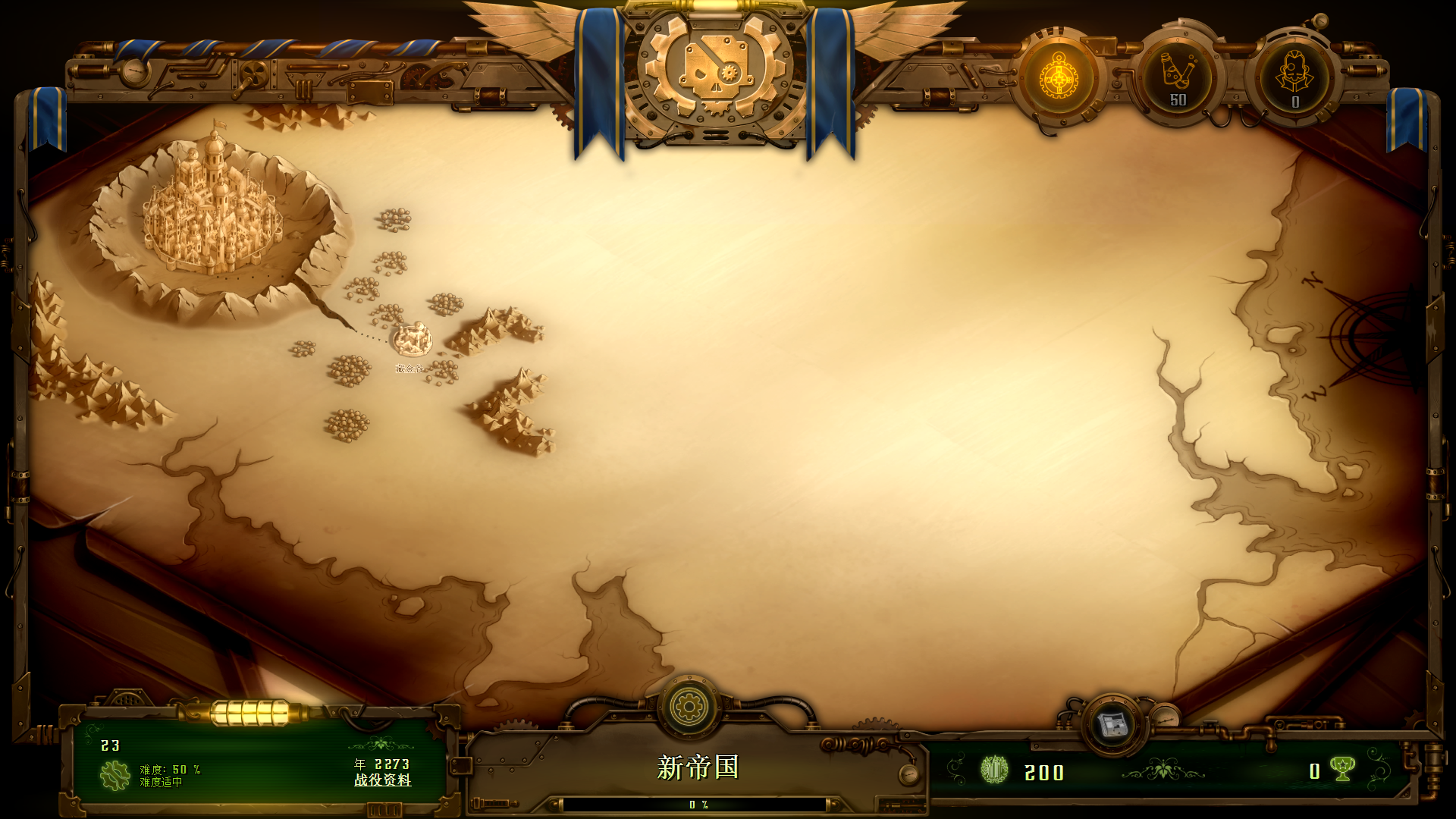Open the potion flasks research button
1456x819 pixels.
(x=1177, y=77)
